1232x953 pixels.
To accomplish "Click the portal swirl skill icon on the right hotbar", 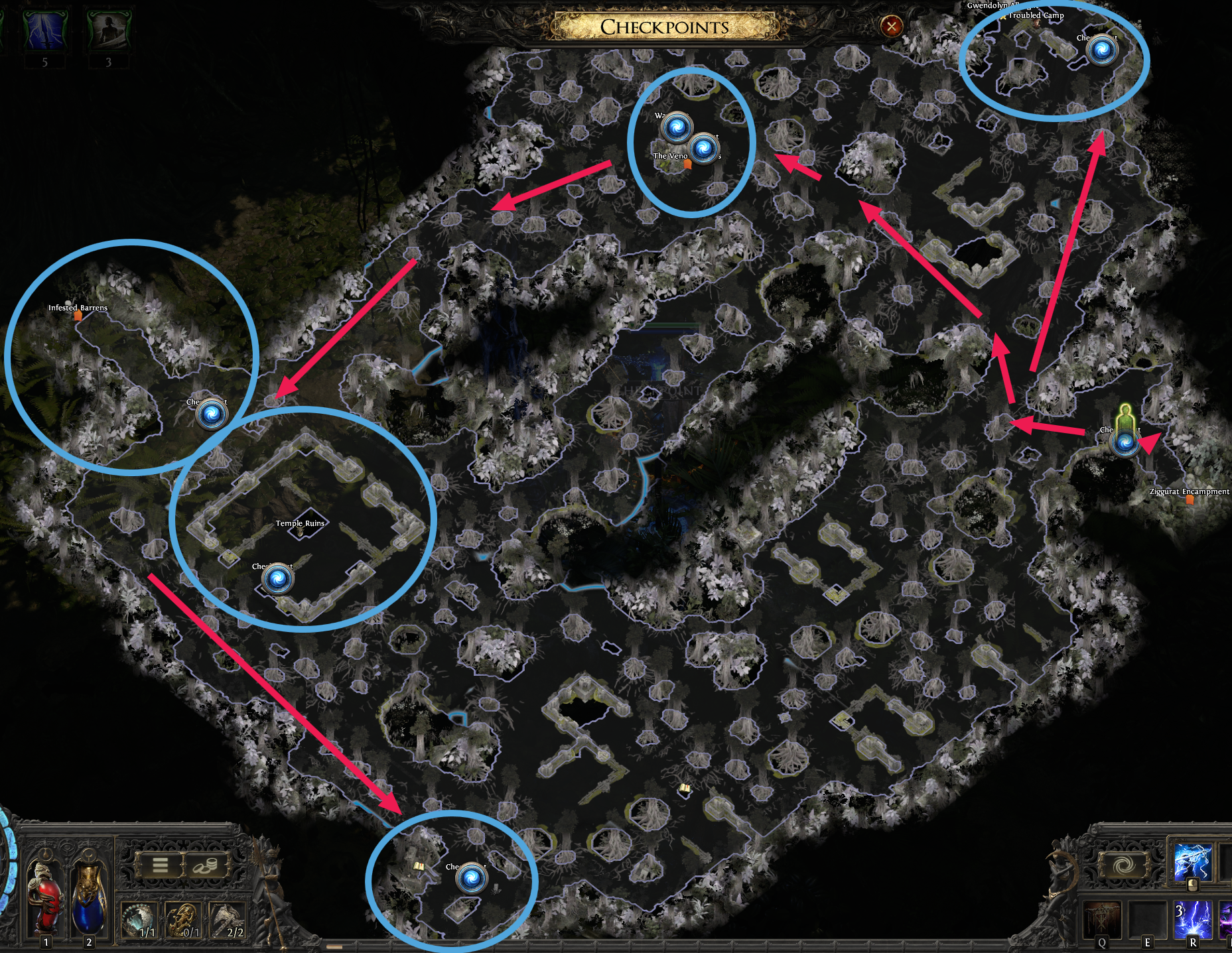I will pos(1124,865).
